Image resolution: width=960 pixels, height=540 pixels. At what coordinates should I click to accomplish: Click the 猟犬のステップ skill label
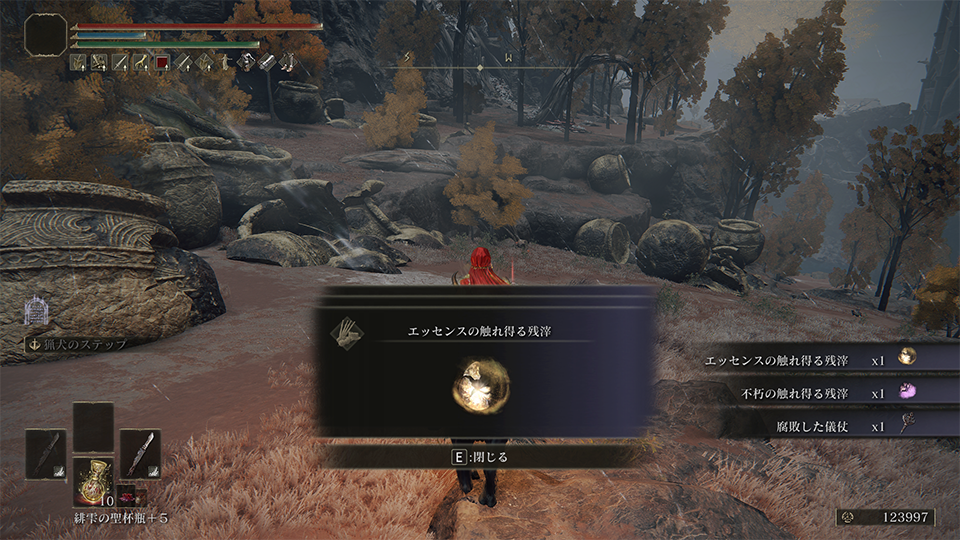[77, 345]
